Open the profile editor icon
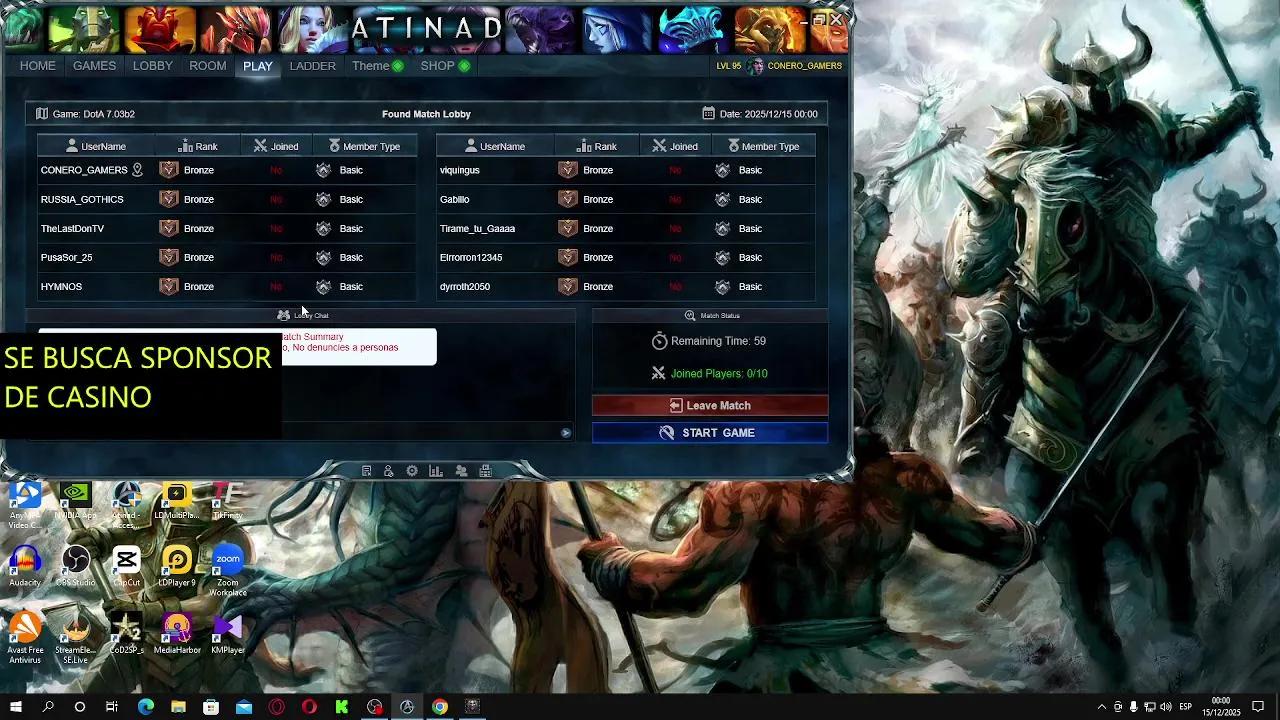The width and height of the screenshot is (1280, 720). click(x=389, y=469)
